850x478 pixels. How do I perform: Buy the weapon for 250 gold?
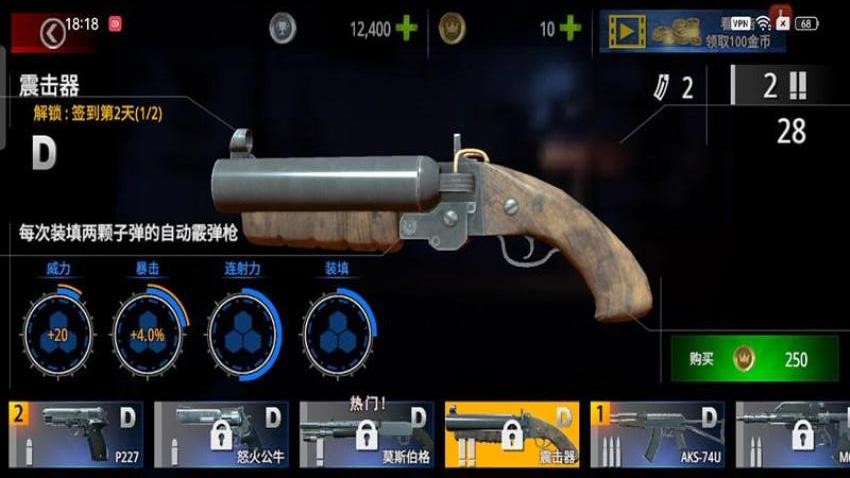pyautogui.click(x=754, y=359)
